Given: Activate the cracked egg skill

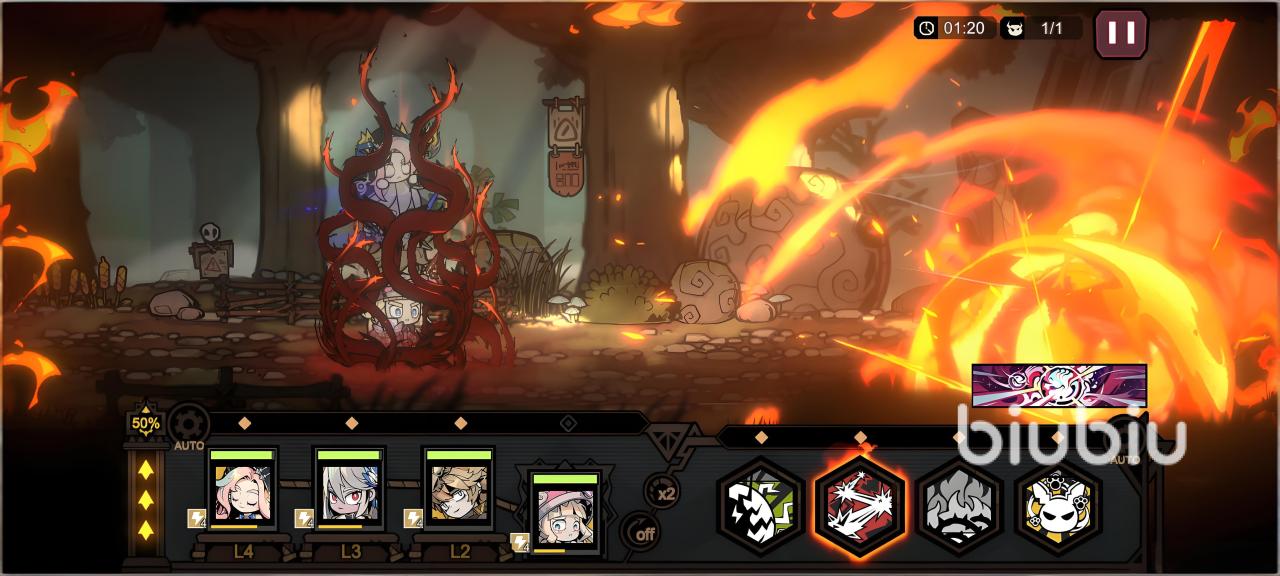Looking at the screenshot, I should [x=761, y=504].
